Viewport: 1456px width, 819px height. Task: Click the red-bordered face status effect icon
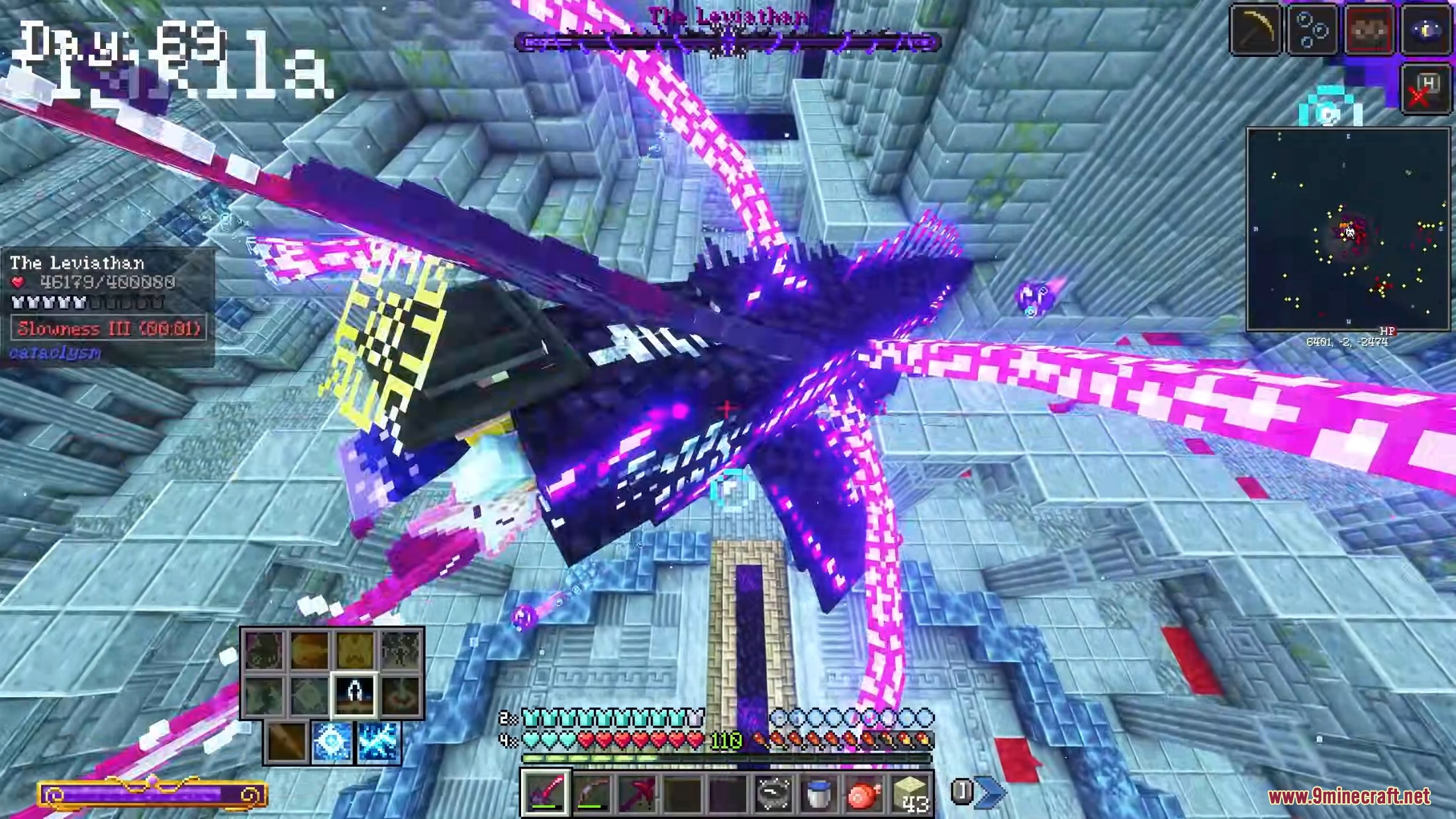click(1369, 30)
